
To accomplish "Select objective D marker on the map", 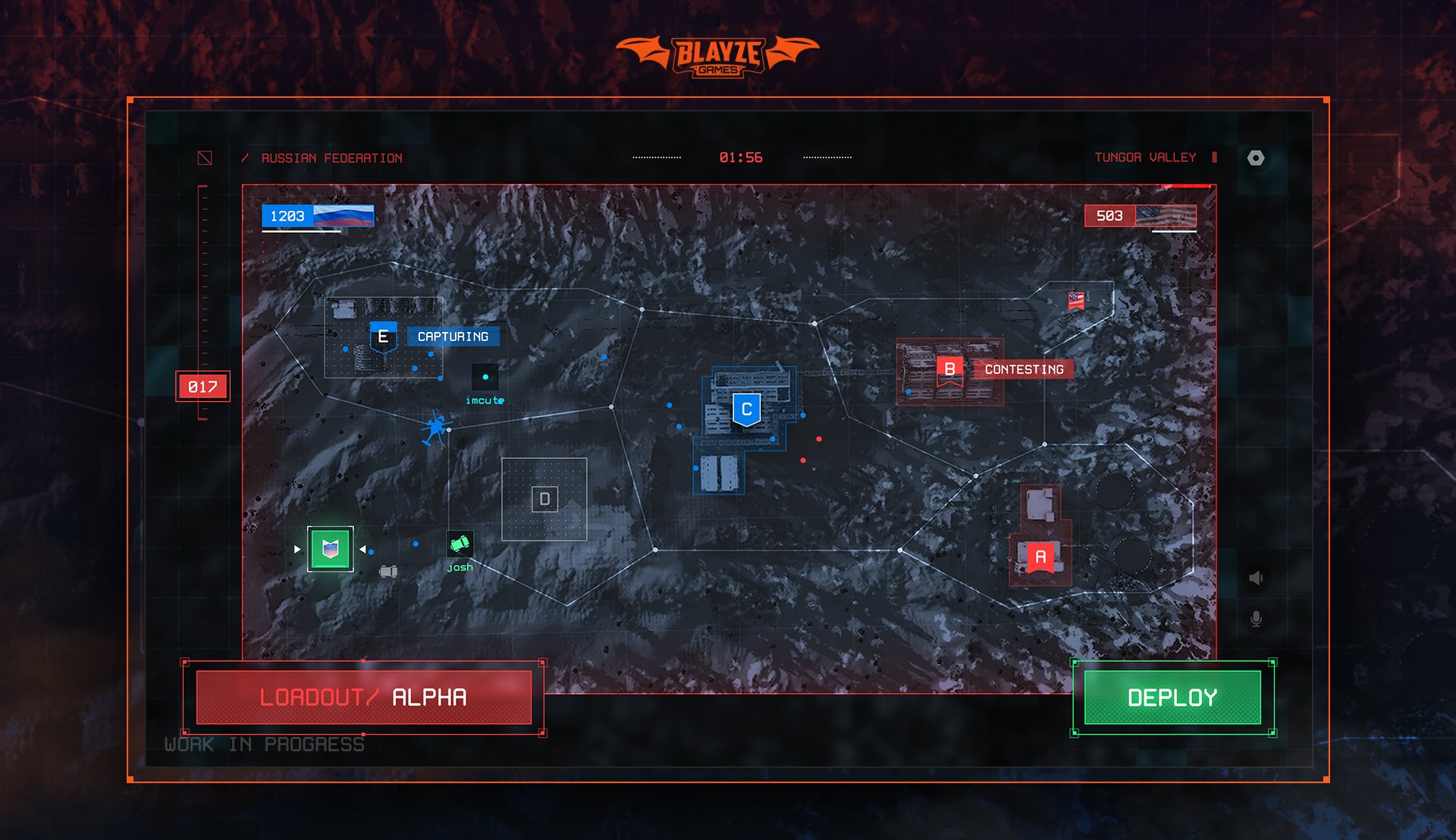I will pyautogui.click(x=544, y=498).
